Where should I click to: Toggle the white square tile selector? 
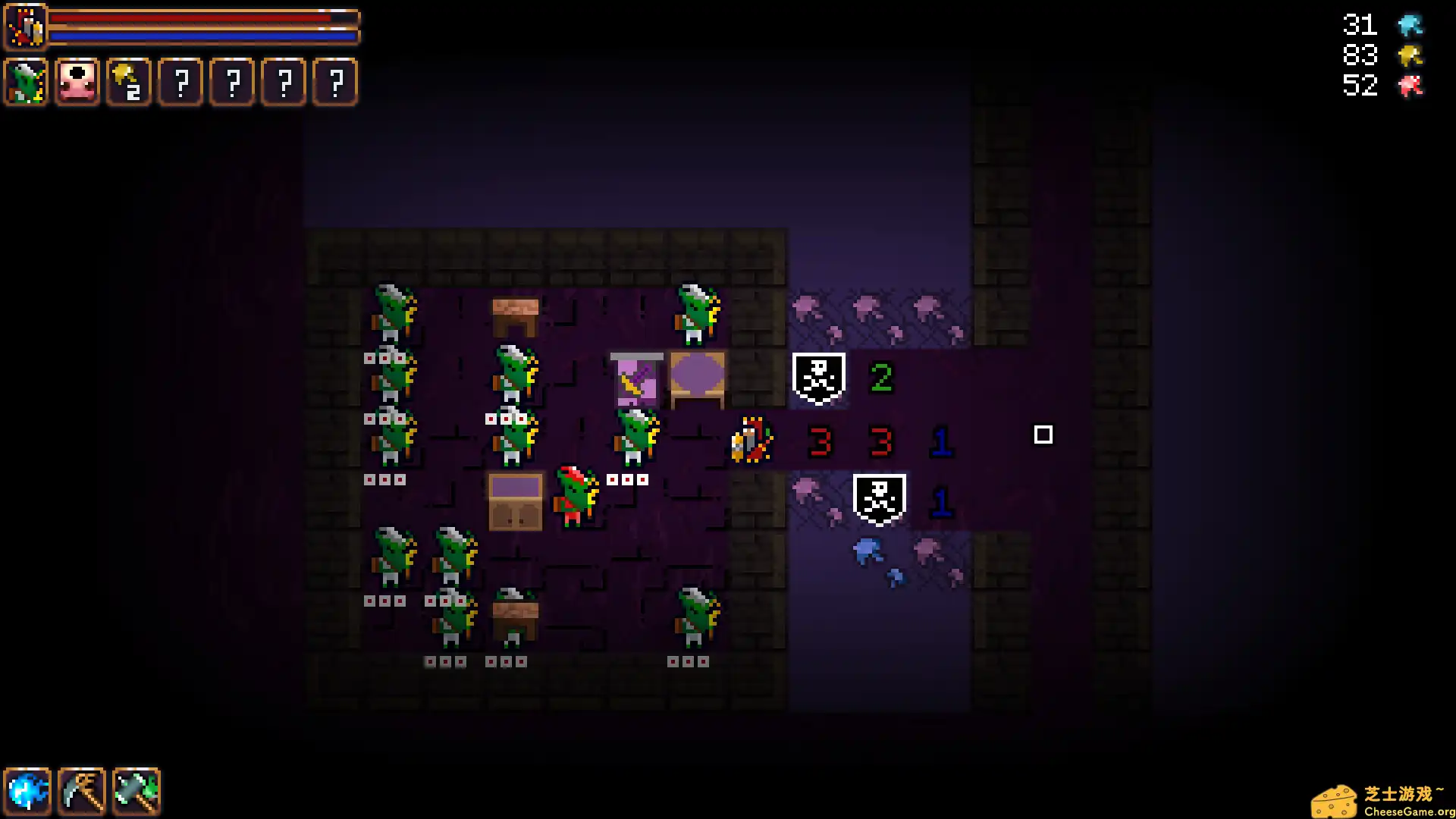(1044, 435)
